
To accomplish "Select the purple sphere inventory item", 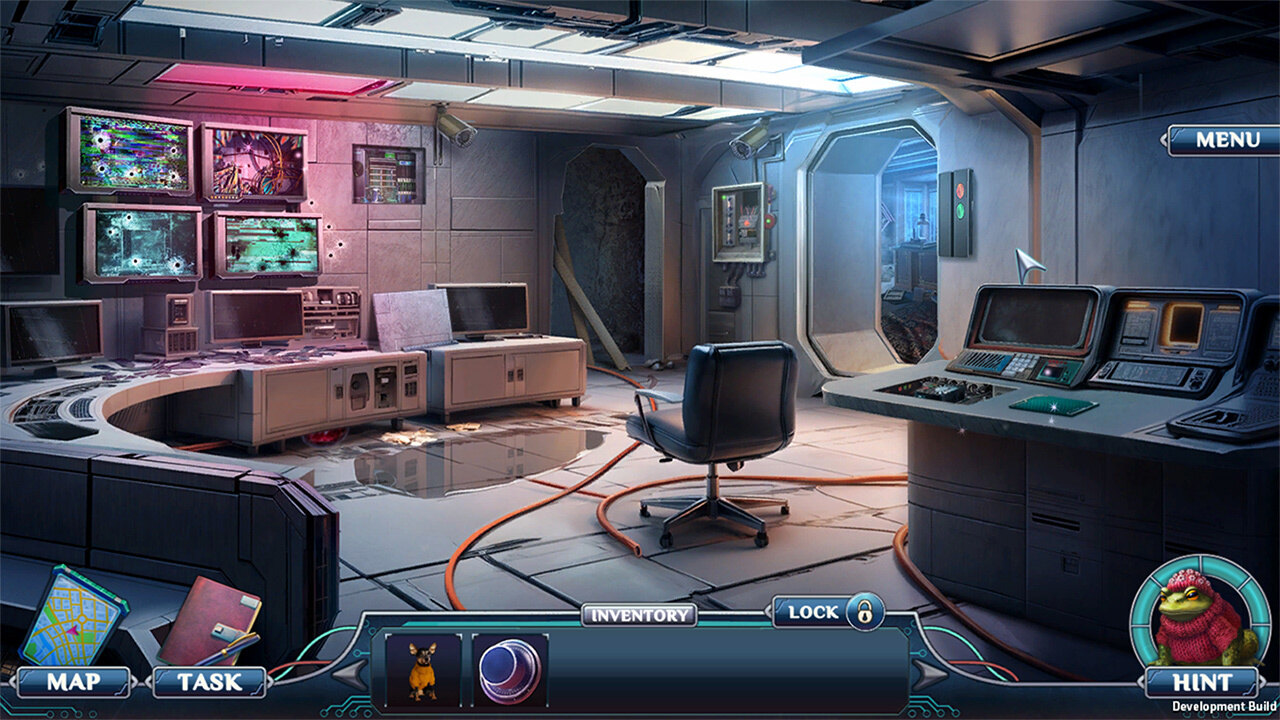I will click(x=510, y=668).
